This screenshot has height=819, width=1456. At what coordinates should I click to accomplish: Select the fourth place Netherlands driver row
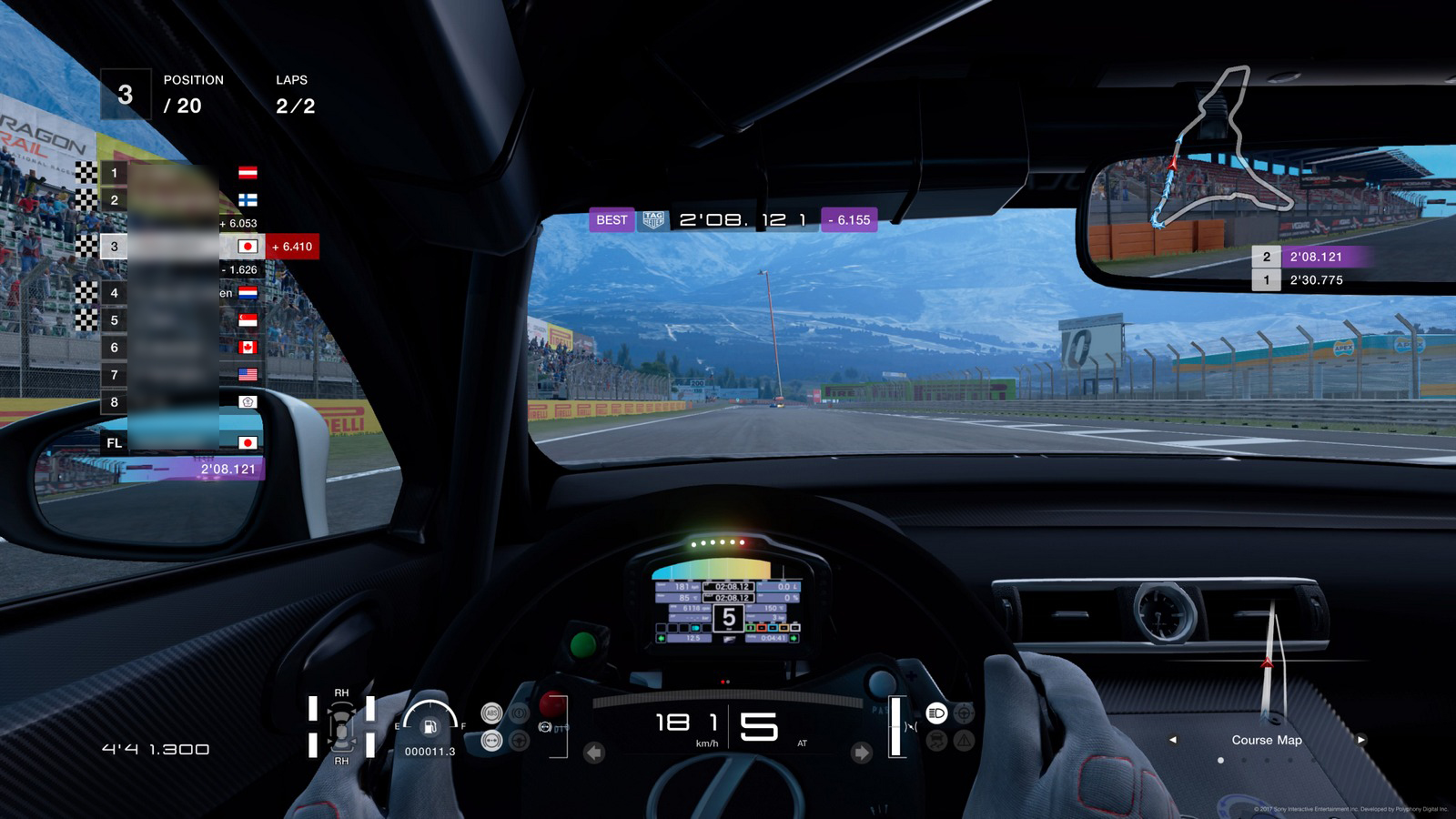point(182,293)
